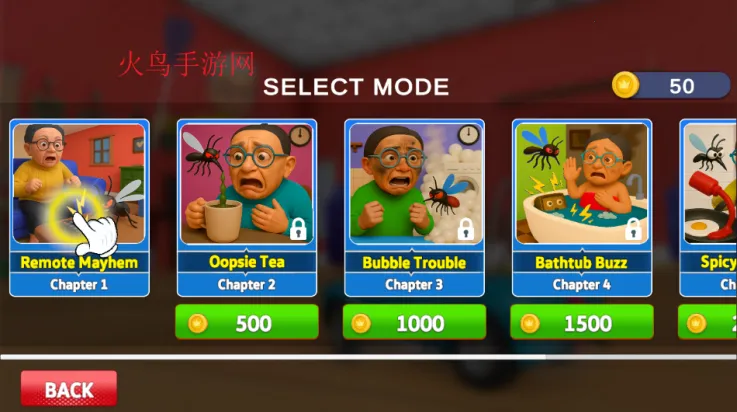Open the Bubble Trouble Chapter 3 card
Viewport: 737px width, 412px height.
click(x=414, y=208)
